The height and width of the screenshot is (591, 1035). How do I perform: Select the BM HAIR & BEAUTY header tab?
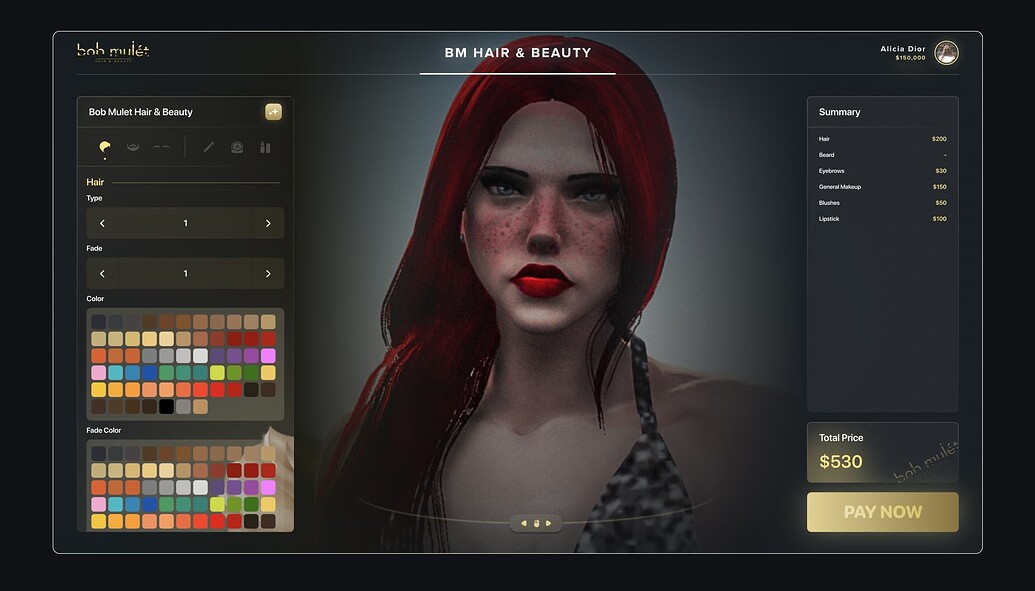[518, 53]
